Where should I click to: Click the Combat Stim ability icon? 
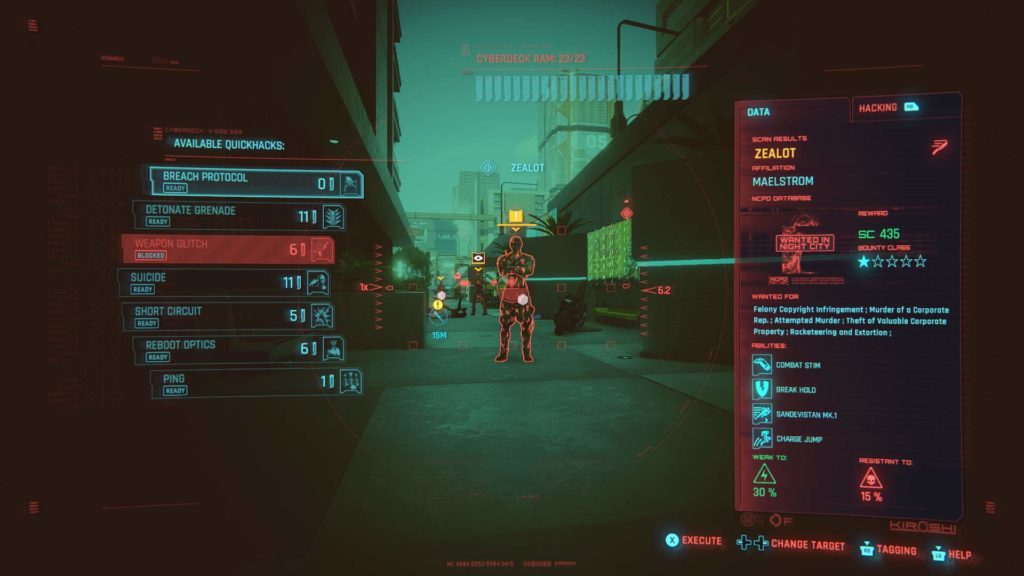pyautogui.click(x=763, y=365)
